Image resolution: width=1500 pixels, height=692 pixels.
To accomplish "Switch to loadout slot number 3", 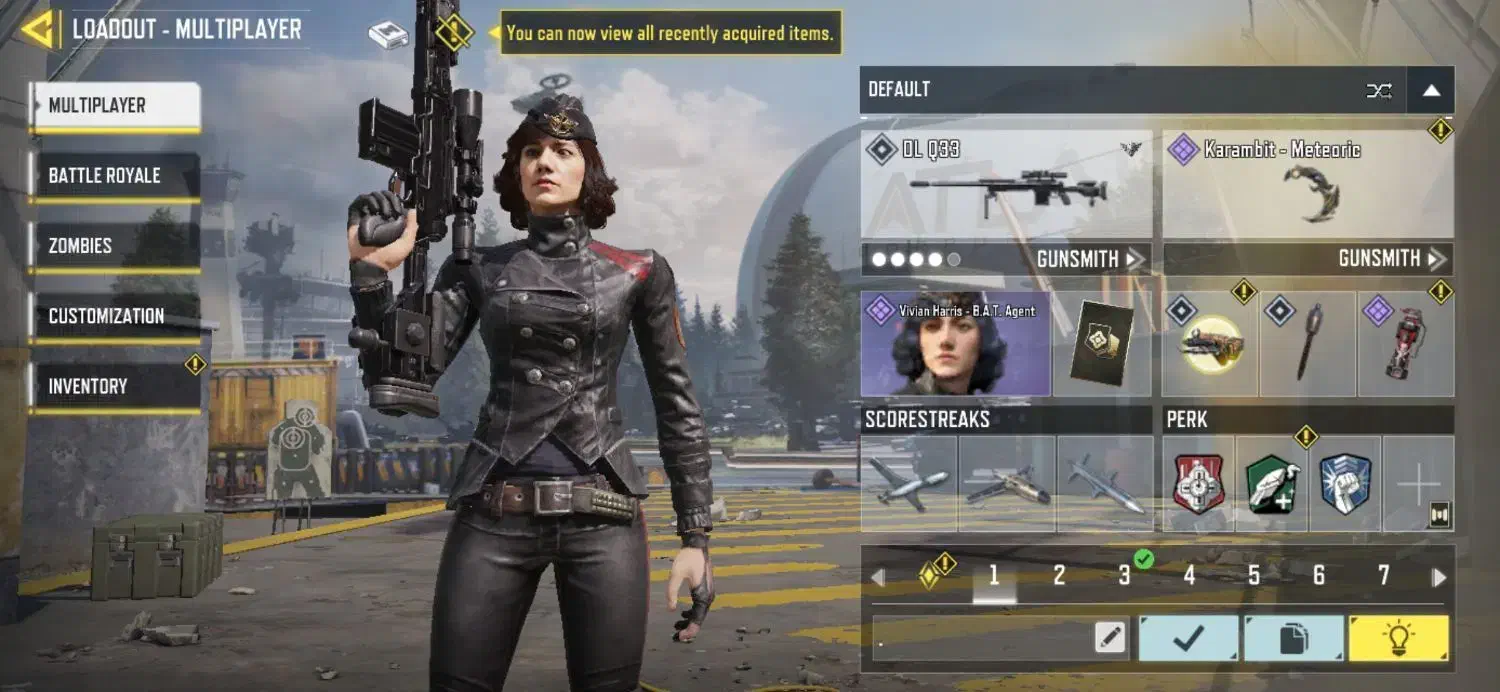I will (1124, 575).
